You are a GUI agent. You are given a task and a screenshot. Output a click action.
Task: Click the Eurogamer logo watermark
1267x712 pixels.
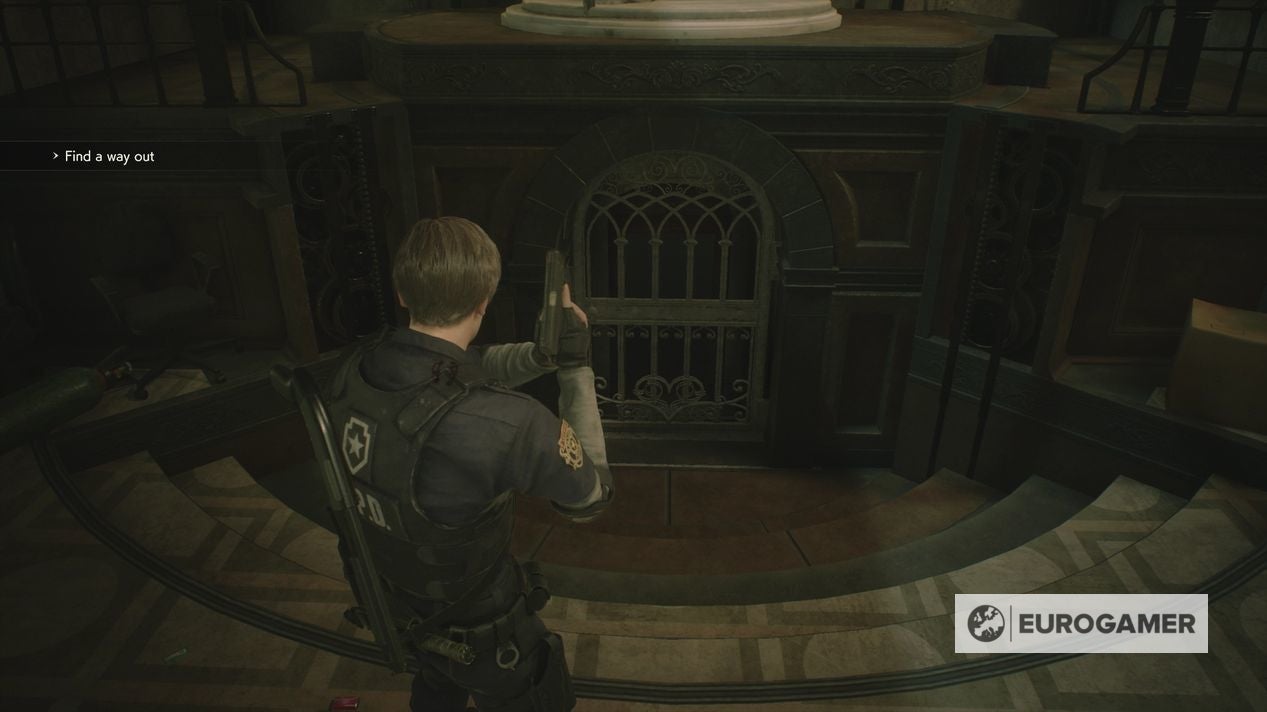click(1081, 624)
